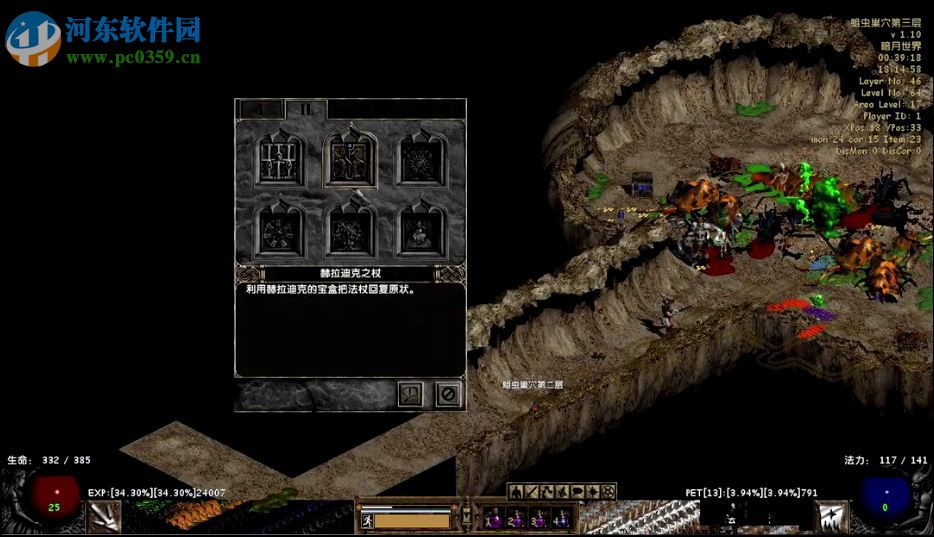Use the potion in belt slot 4
The width and height of the screenshot is (934, 537).
(565, 519)
